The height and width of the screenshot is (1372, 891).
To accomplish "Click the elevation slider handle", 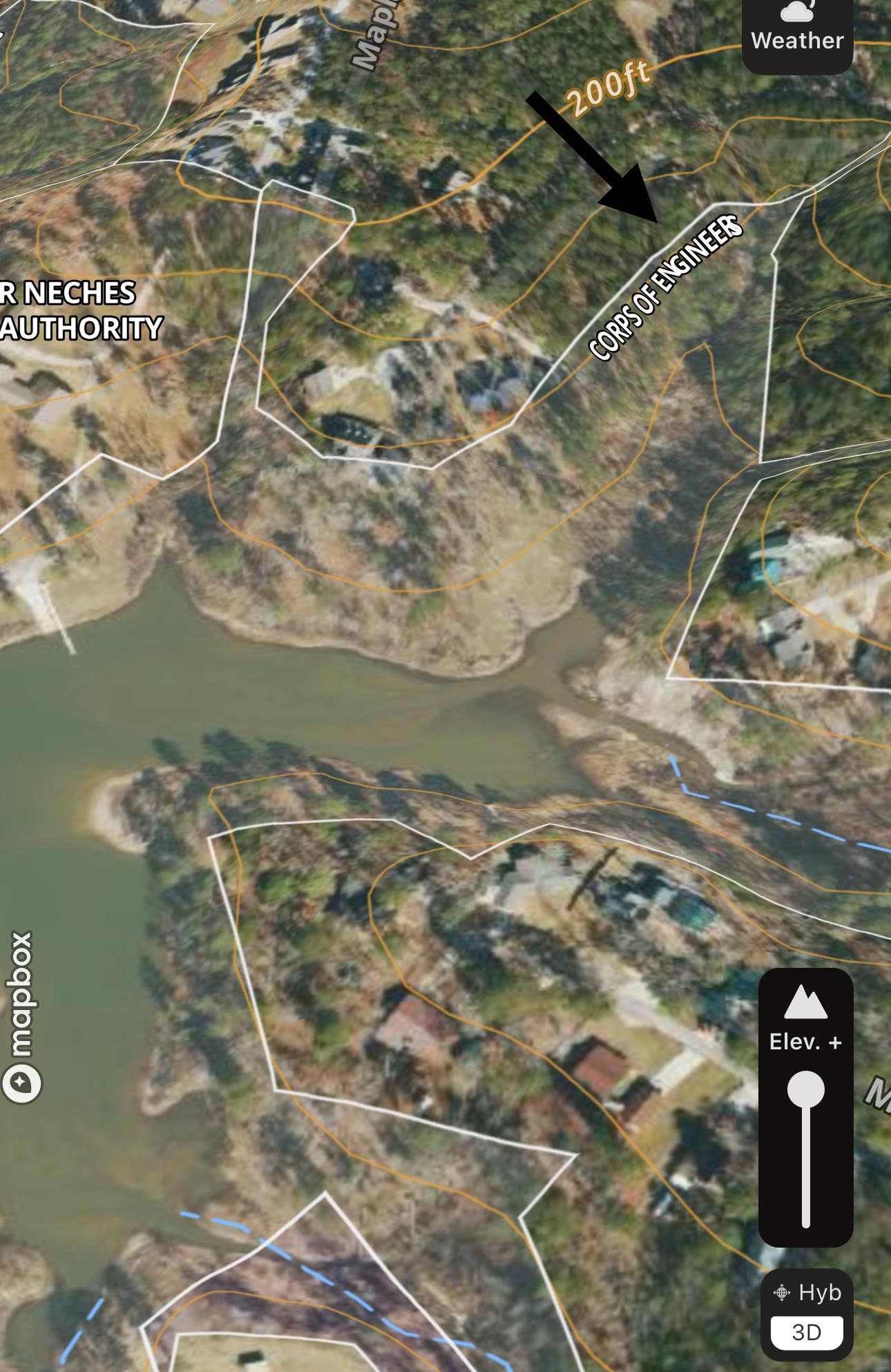I will 806,1090.
